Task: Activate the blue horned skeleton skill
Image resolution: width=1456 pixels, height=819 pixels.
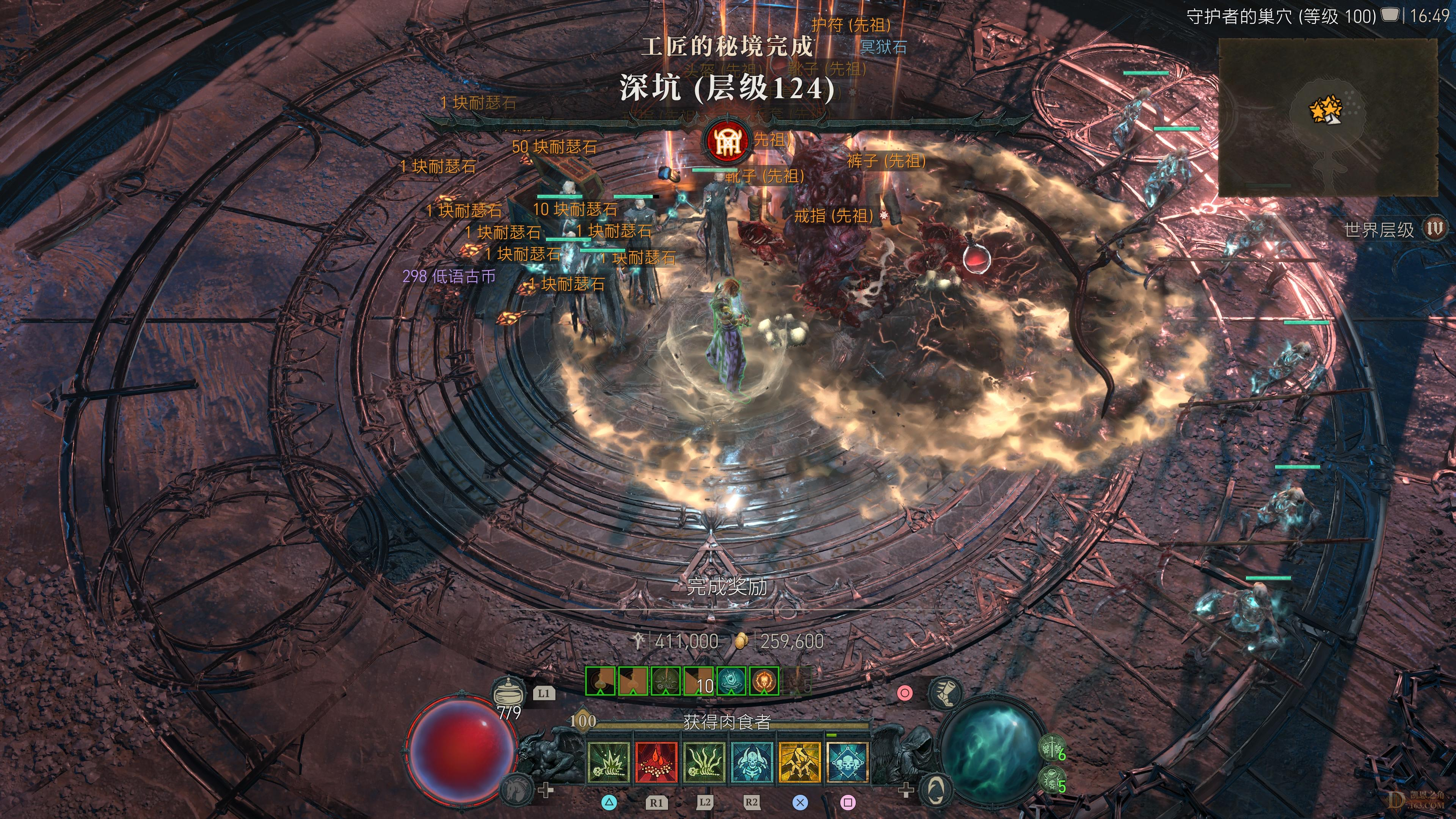Action: coord(752,763)
